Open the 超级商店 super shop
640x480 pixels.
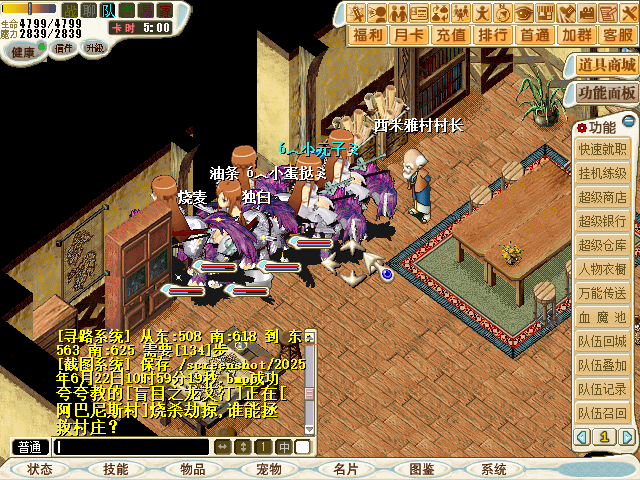(603, 197)
